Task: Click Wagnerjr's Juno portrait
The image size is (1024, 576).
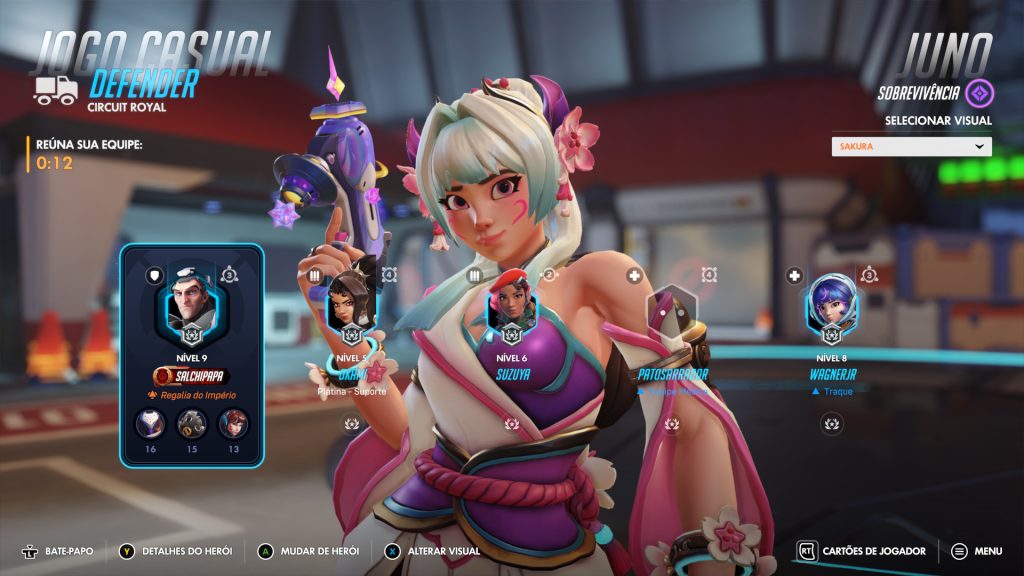Action: (831, 305)
